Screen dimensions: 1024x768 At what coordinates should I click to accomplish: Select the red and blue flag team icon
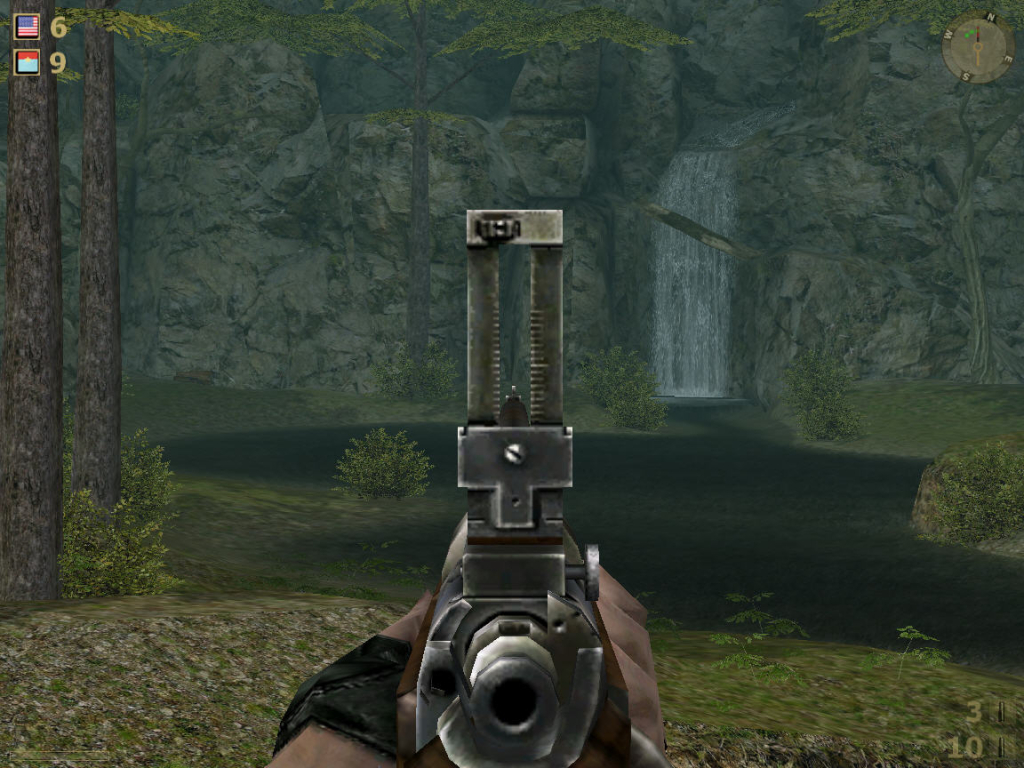point(27,62)
